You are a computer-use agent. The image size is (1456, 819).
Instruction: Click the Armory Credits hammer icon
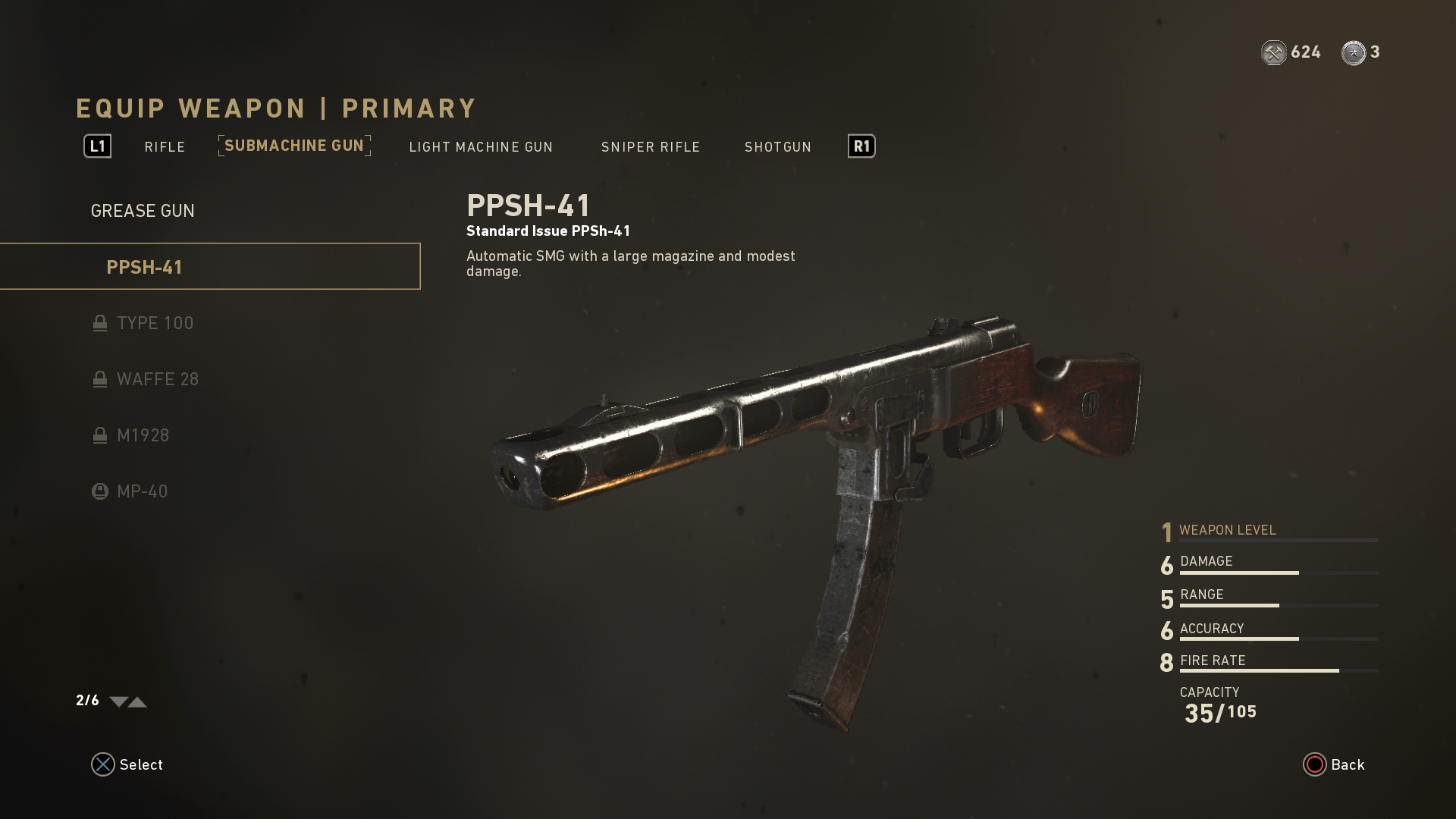[1273, 52]
